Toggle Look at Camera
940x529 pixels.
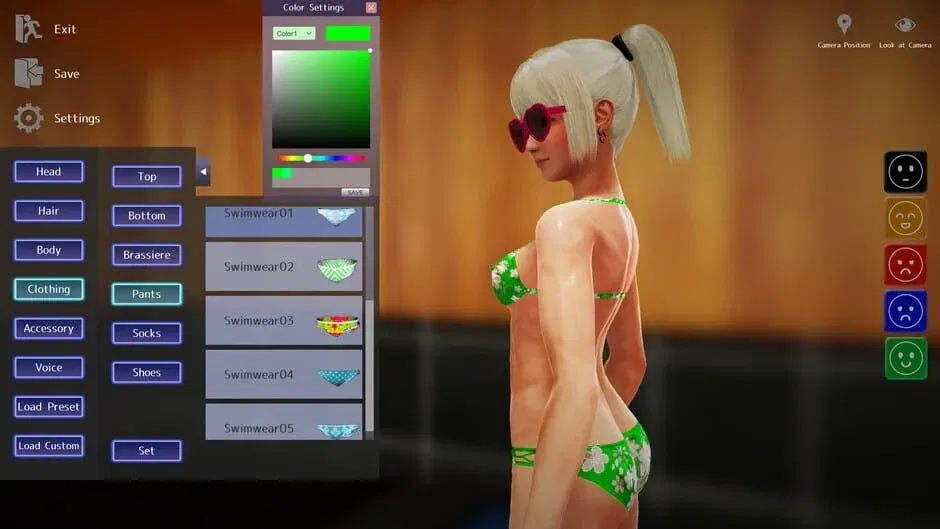tap(905, 31)
